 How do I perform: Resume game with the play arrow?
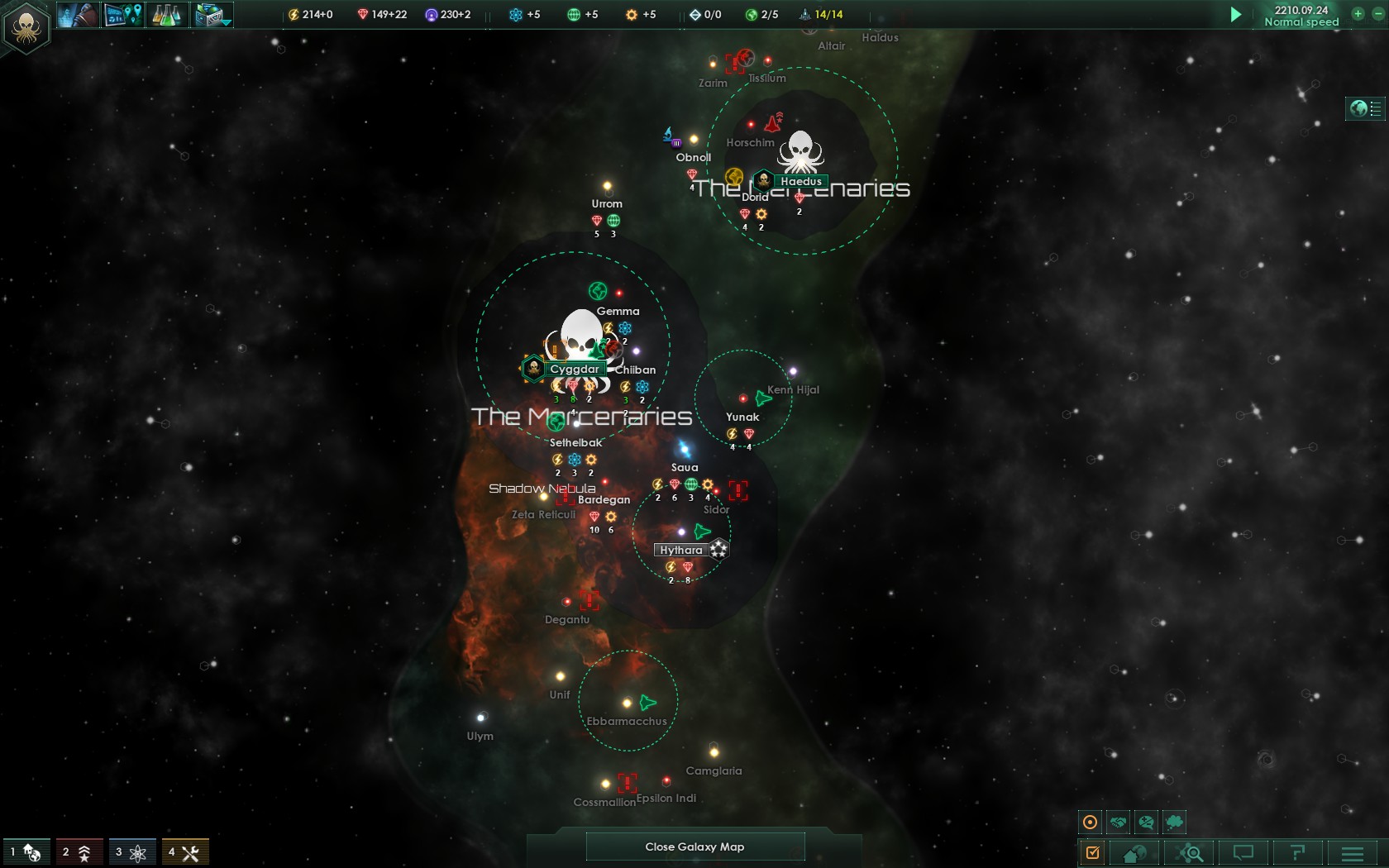click(1235, 14)
